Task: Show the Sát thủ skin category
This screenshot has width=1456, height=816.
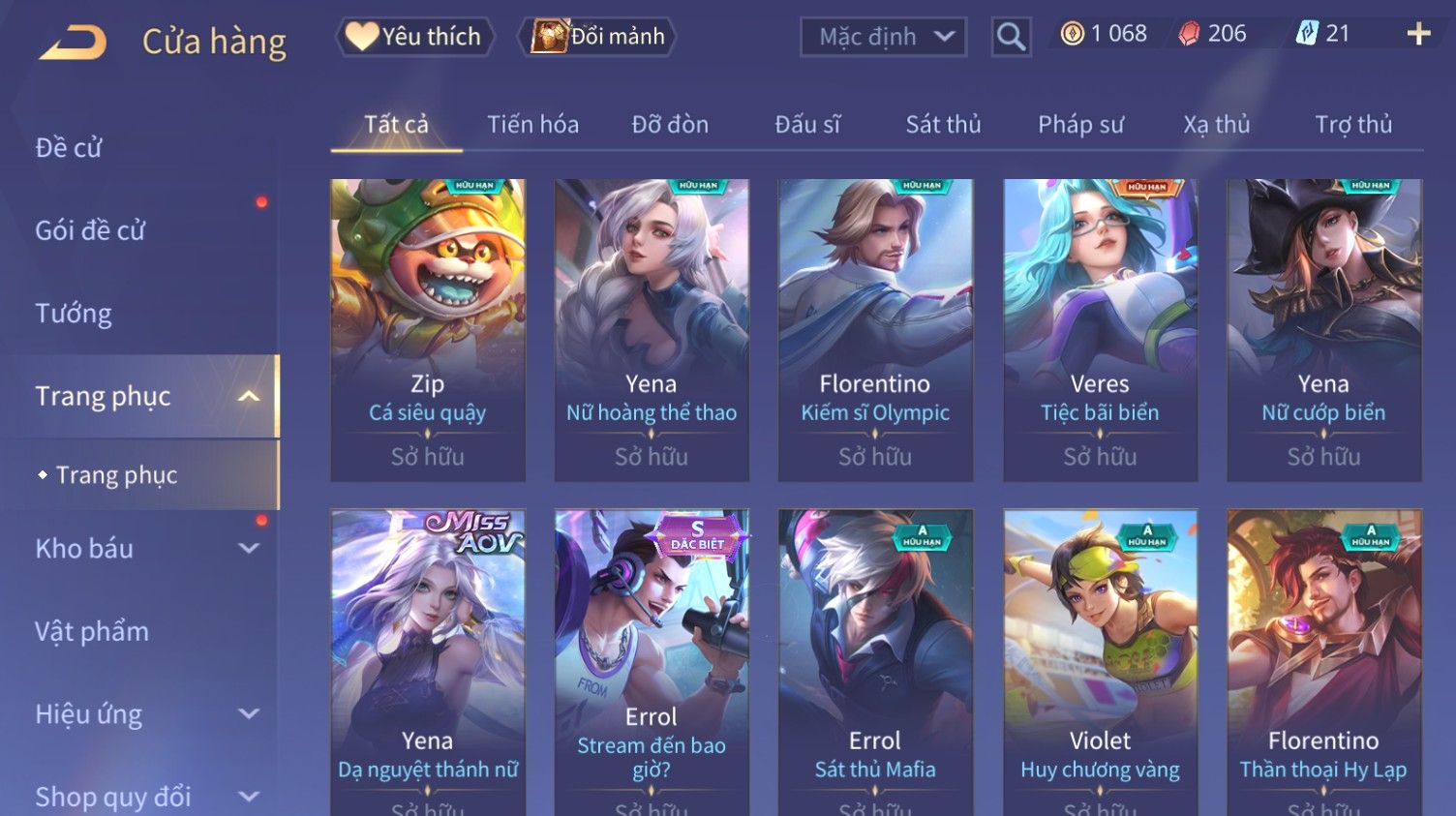Action: pyautogui.click(x=943, y=125)
